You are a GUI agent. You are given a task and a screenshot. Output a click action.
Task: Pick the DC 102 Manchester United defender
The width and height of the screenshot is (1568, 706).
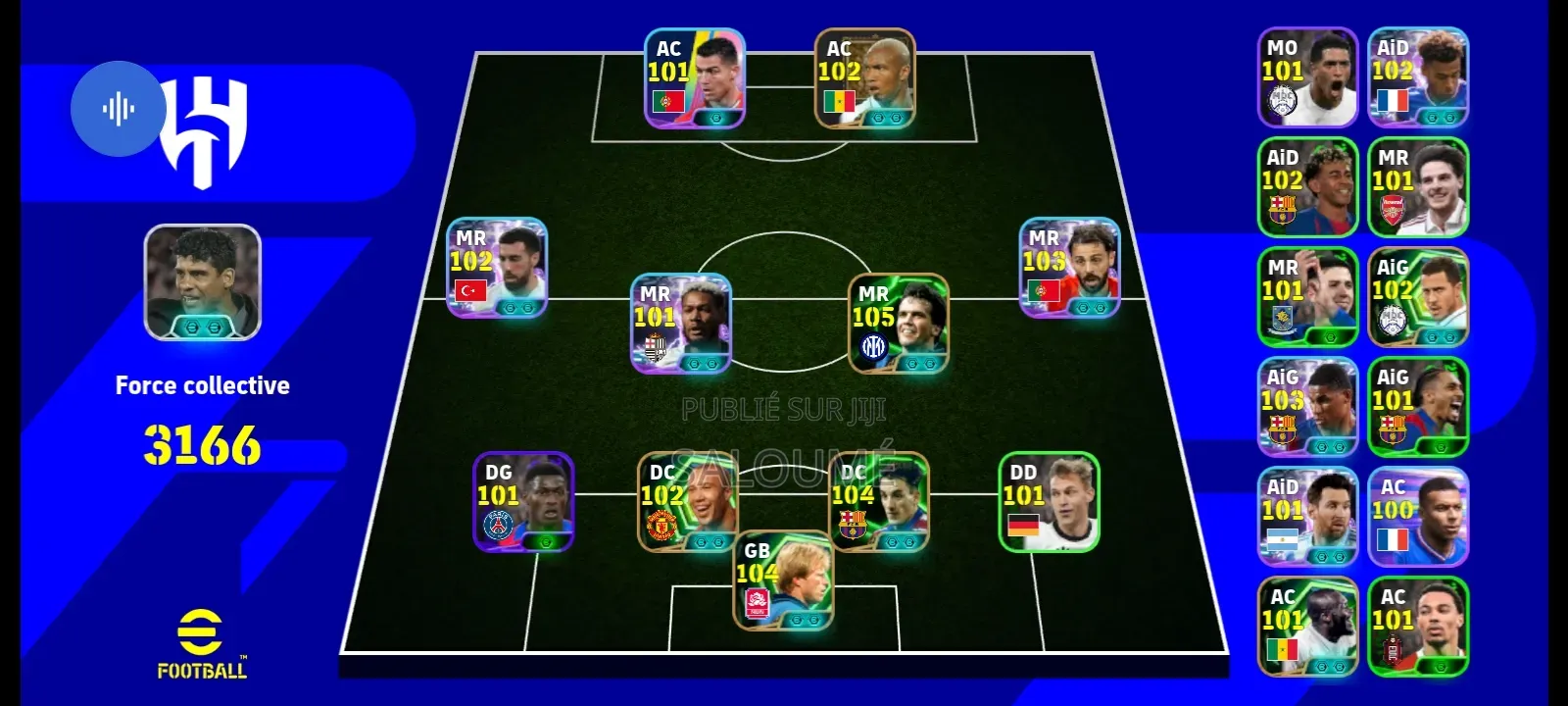coord(687,502)
